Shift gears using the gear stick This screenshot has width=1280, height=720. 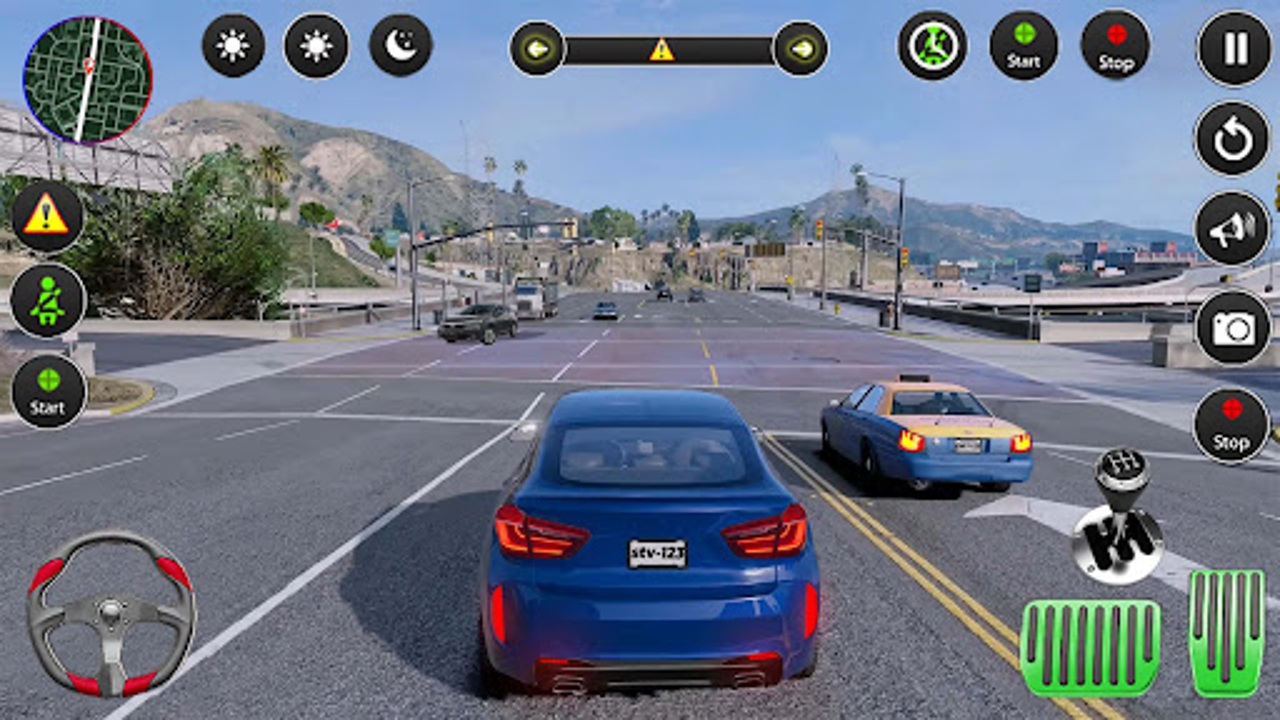tap(1122, 510)
